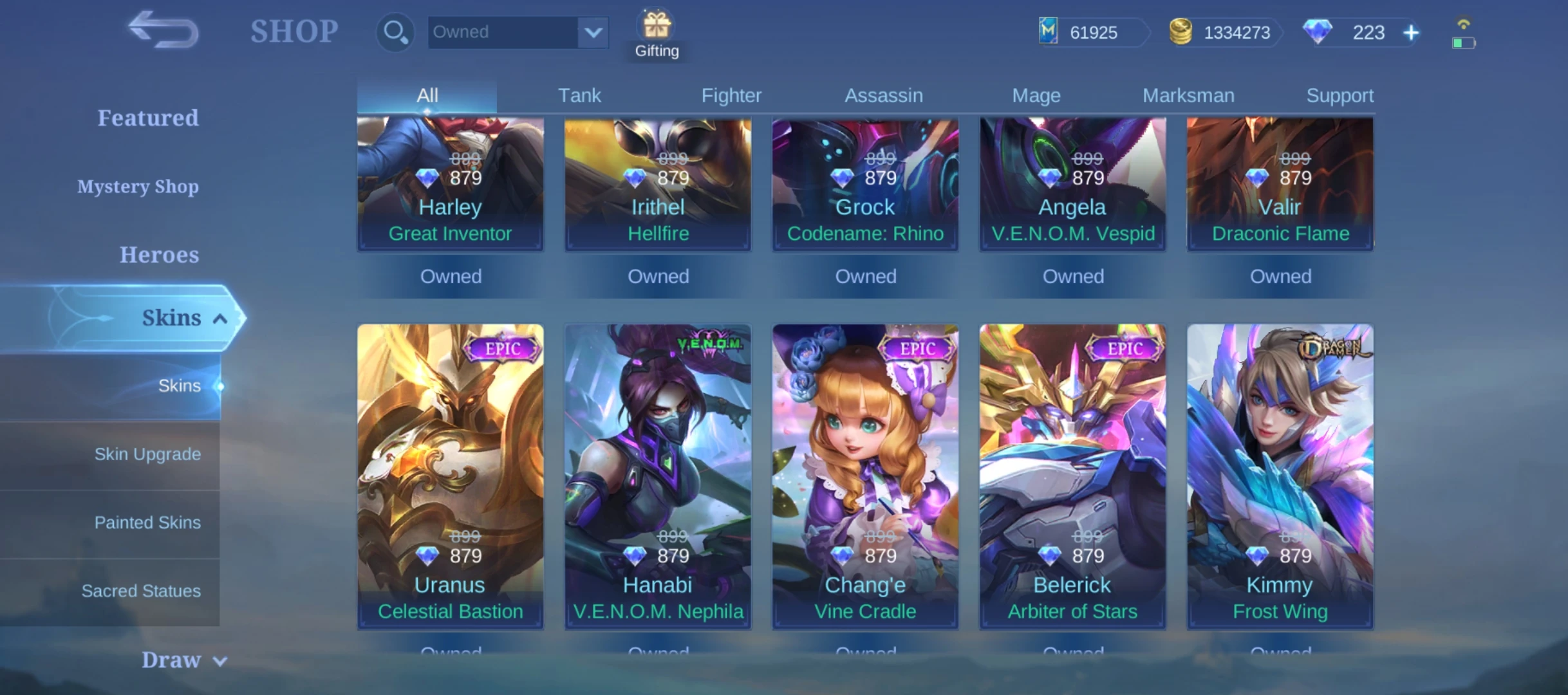1568x695 pixels.
Task: Open the skin search magnifier
Action: 395,32
